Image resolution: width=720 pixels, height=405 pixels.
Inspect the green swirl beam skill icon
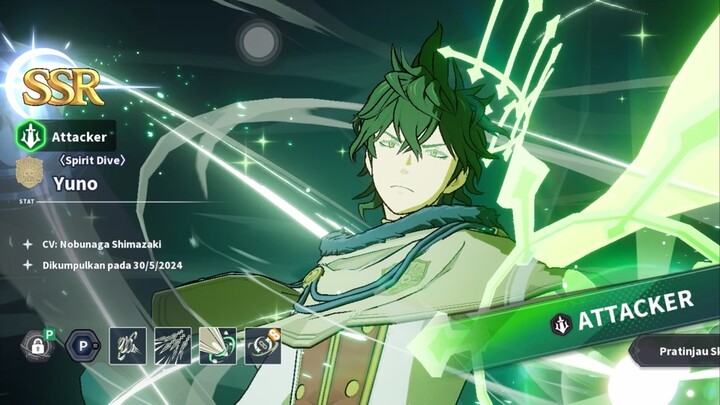(217, 346)
